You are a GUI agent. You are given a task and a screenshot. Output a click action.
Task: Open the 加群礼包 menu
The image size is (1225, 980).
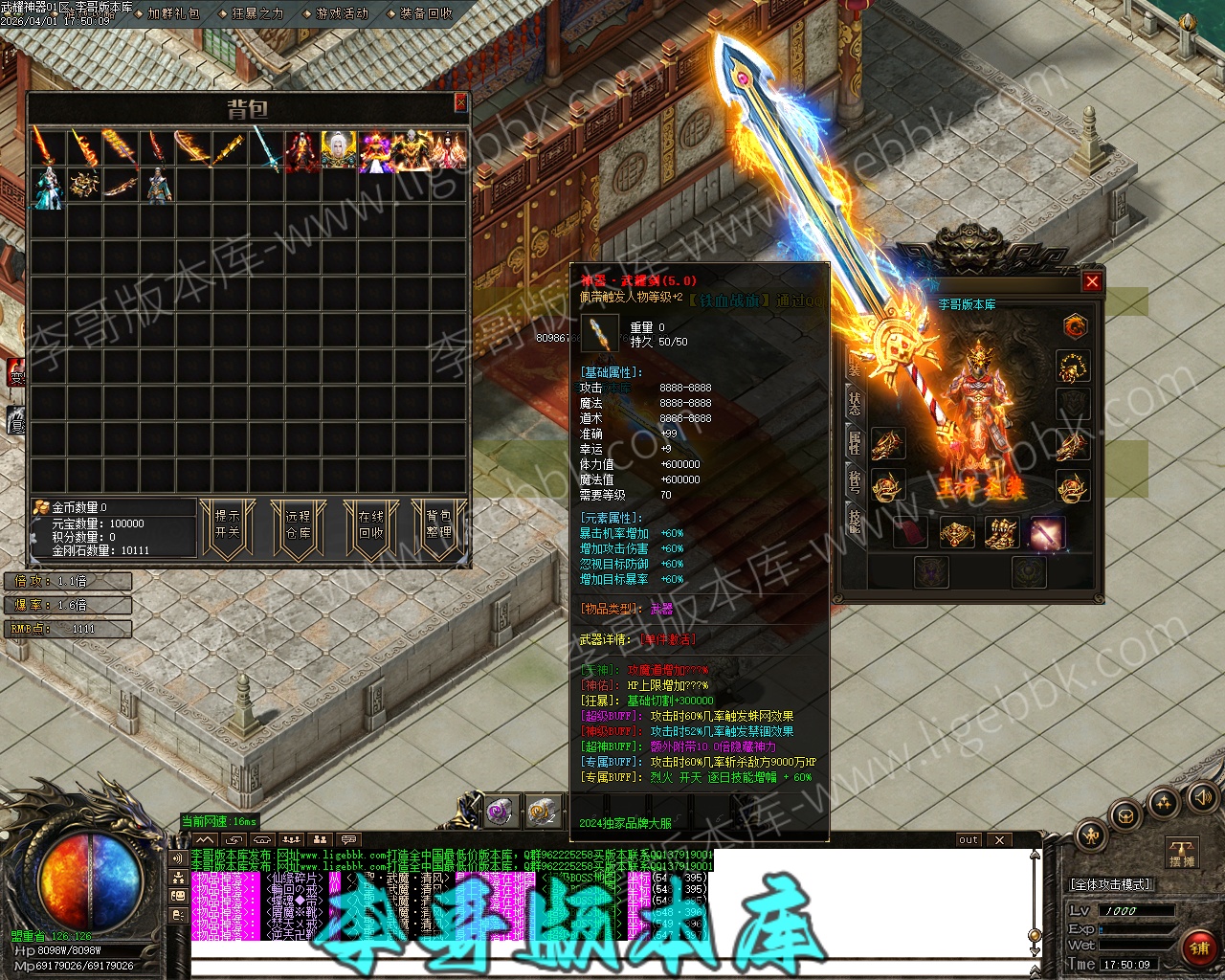pyautogui.click(x=173, y=13)
